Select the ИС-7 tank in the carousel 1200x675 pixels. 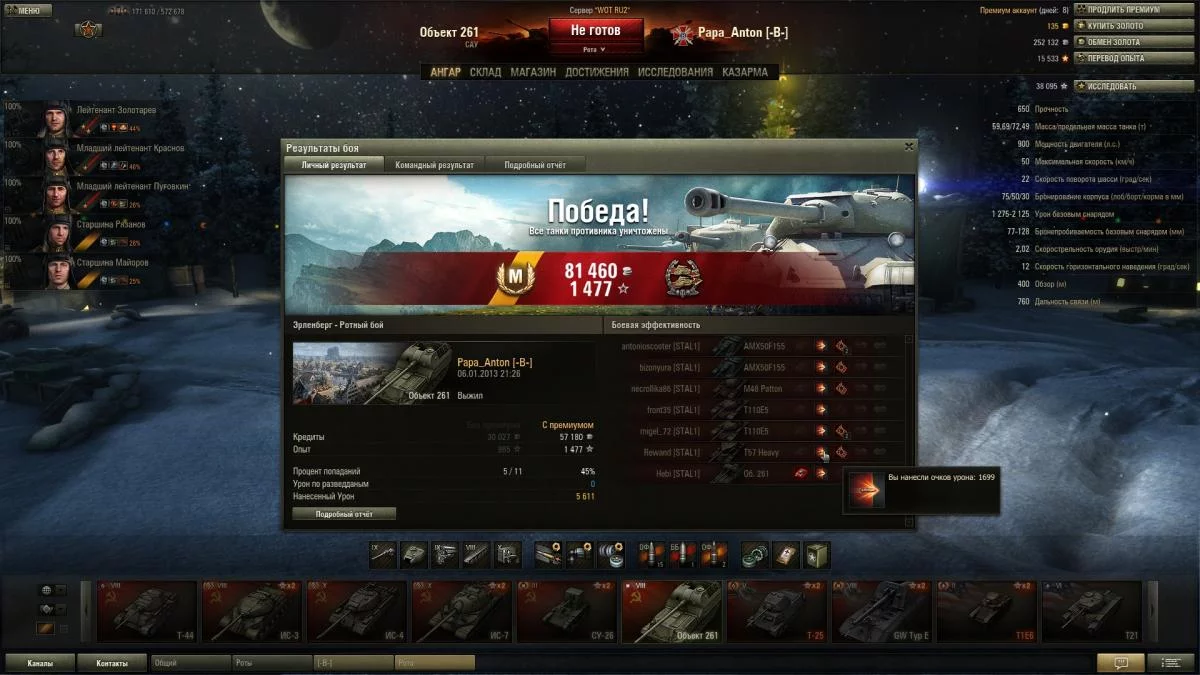click(x=462, y=611)
